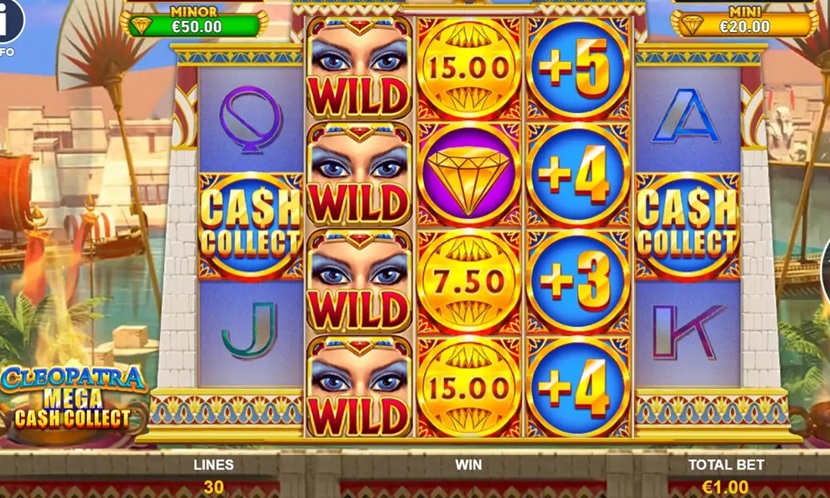The image size is (830, 498).
Task: Select the Lines count field
Action: click(x=213, y=488)
